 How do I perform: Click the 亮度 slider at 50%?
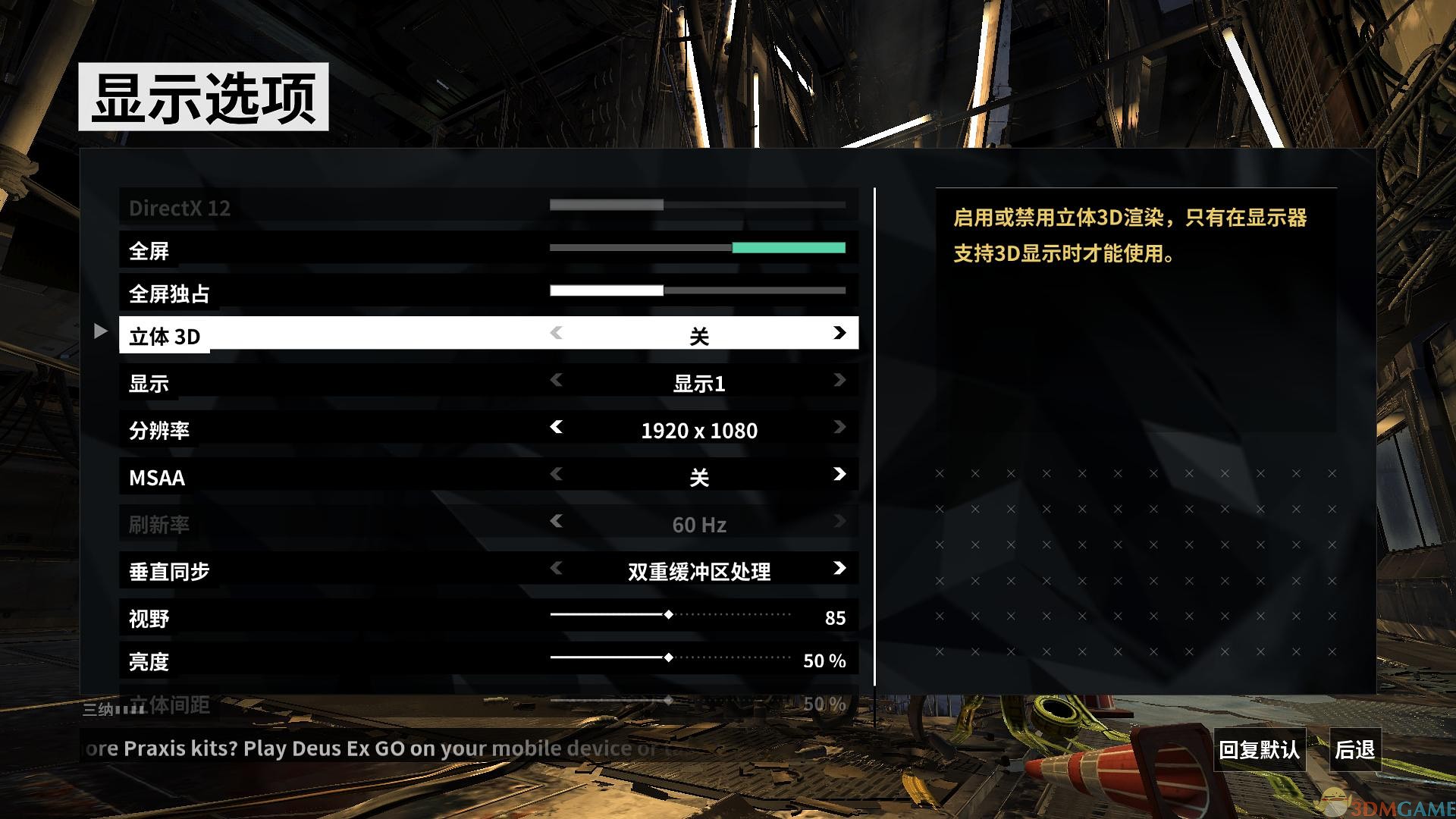[669, 658]
